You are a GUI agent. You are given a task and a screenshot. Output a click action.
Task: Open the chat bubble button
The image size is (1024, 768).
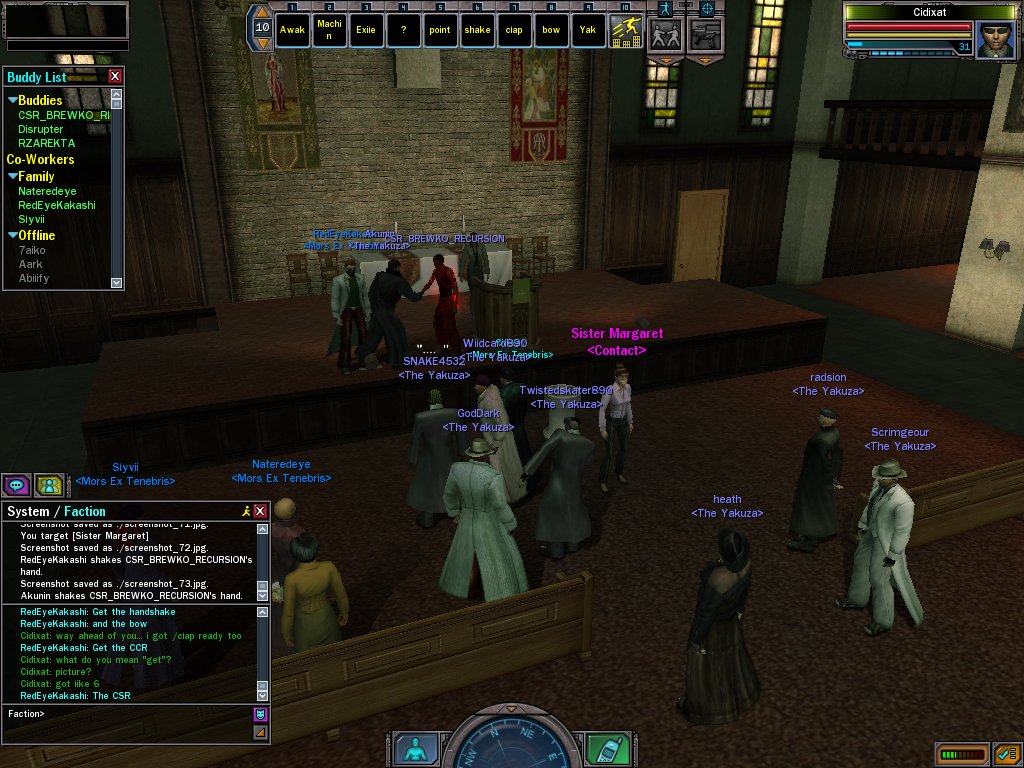16,486
